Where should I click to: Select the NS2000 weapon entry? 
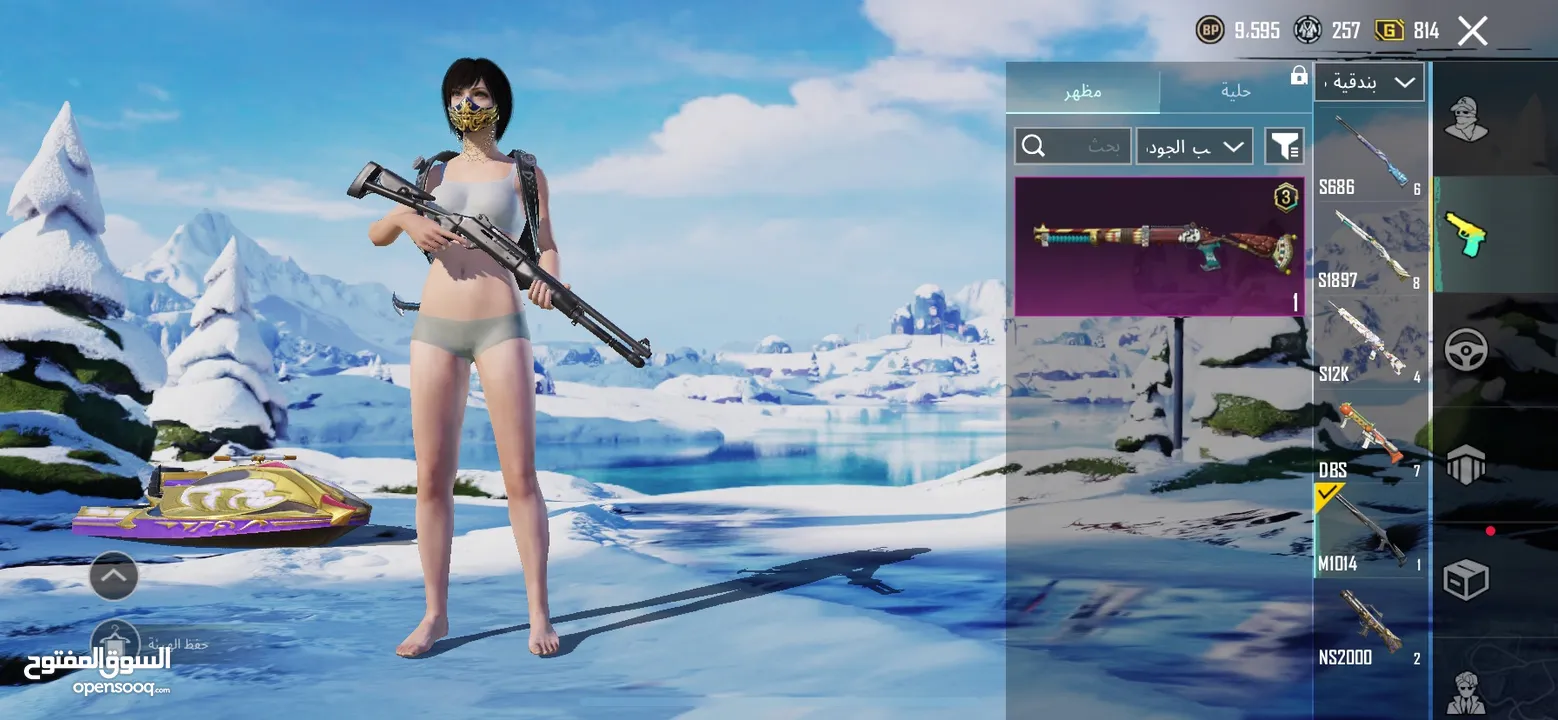point(1368,624)
